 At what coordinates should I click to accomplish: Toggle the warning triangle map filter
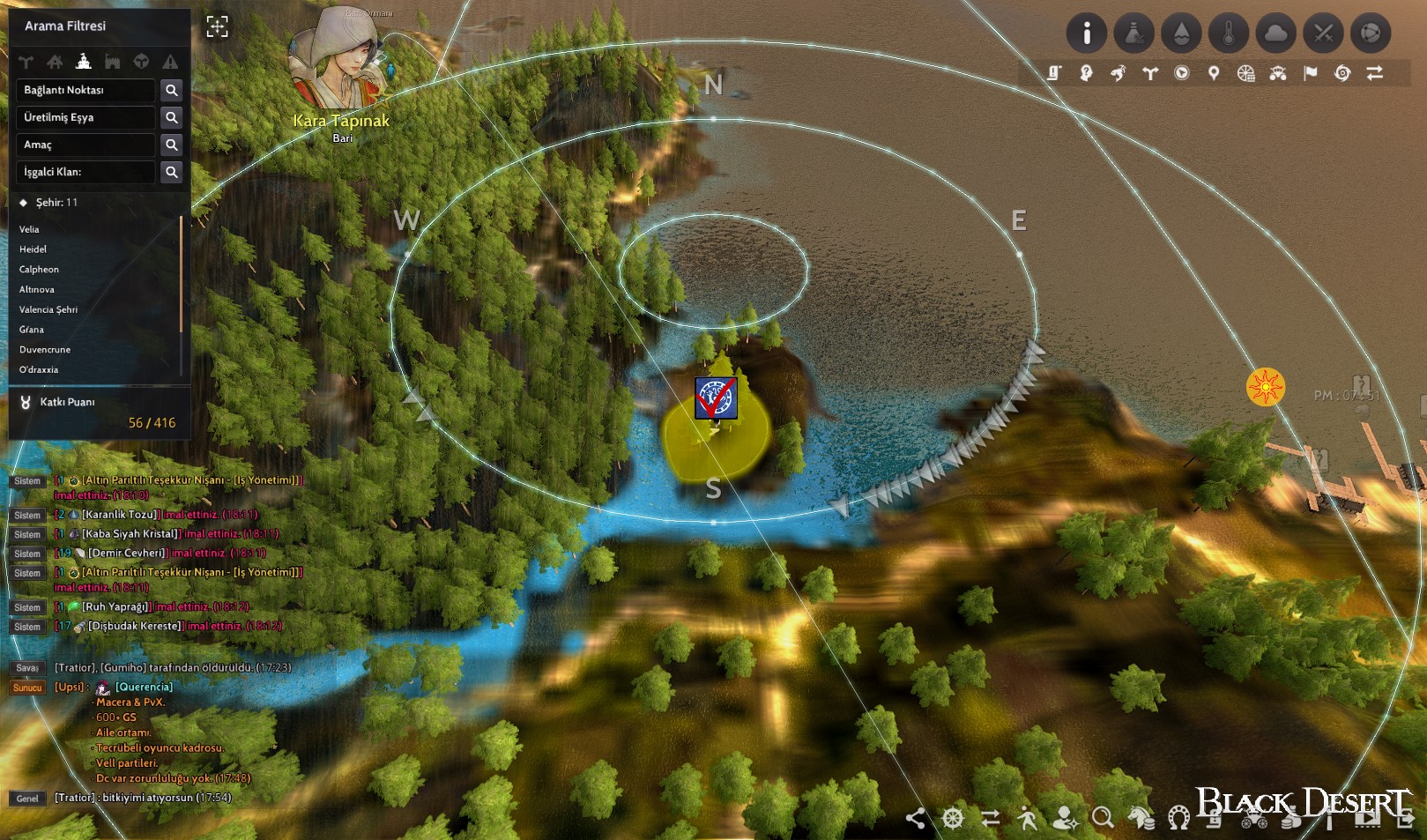(172, 62)
